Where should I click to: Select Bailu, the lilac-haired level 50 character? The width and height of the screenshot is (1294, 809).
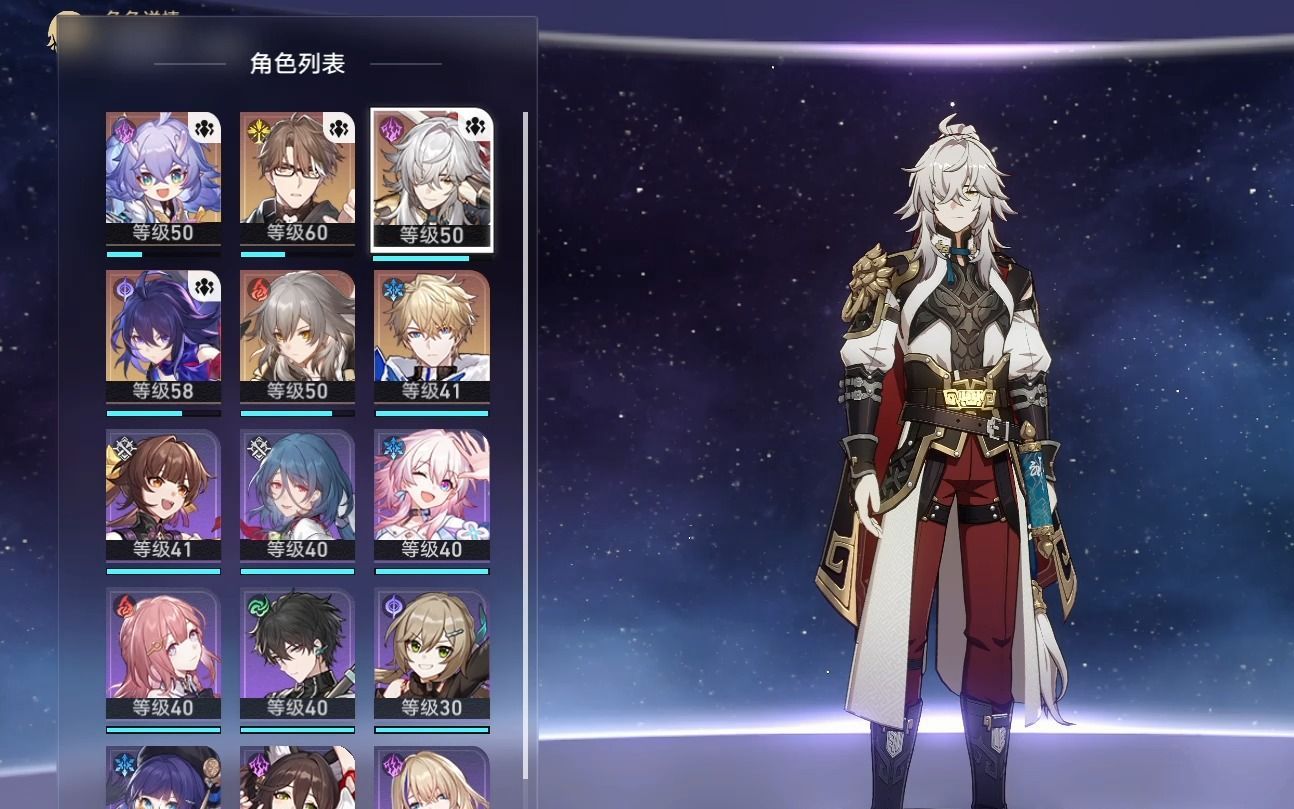point(163,178)
